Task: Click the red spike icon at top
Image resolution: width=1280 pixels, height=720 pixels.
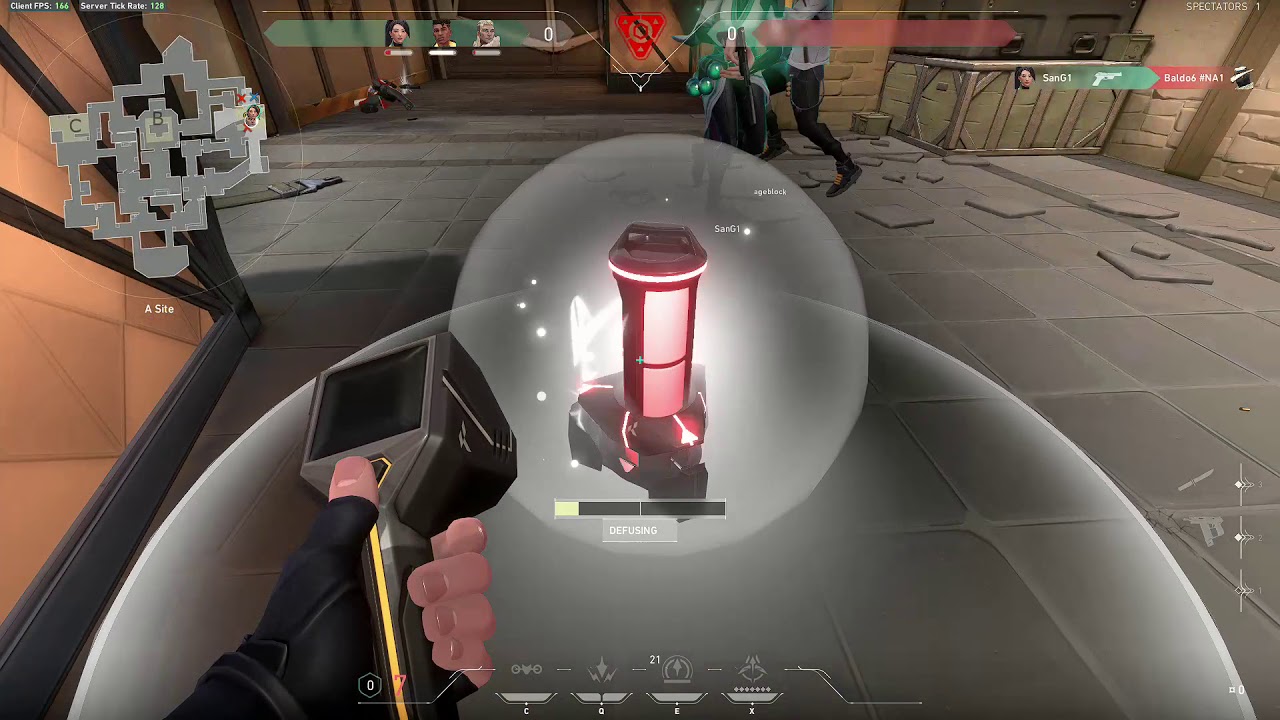Action: pyautogui.click(x=640, y=35)
